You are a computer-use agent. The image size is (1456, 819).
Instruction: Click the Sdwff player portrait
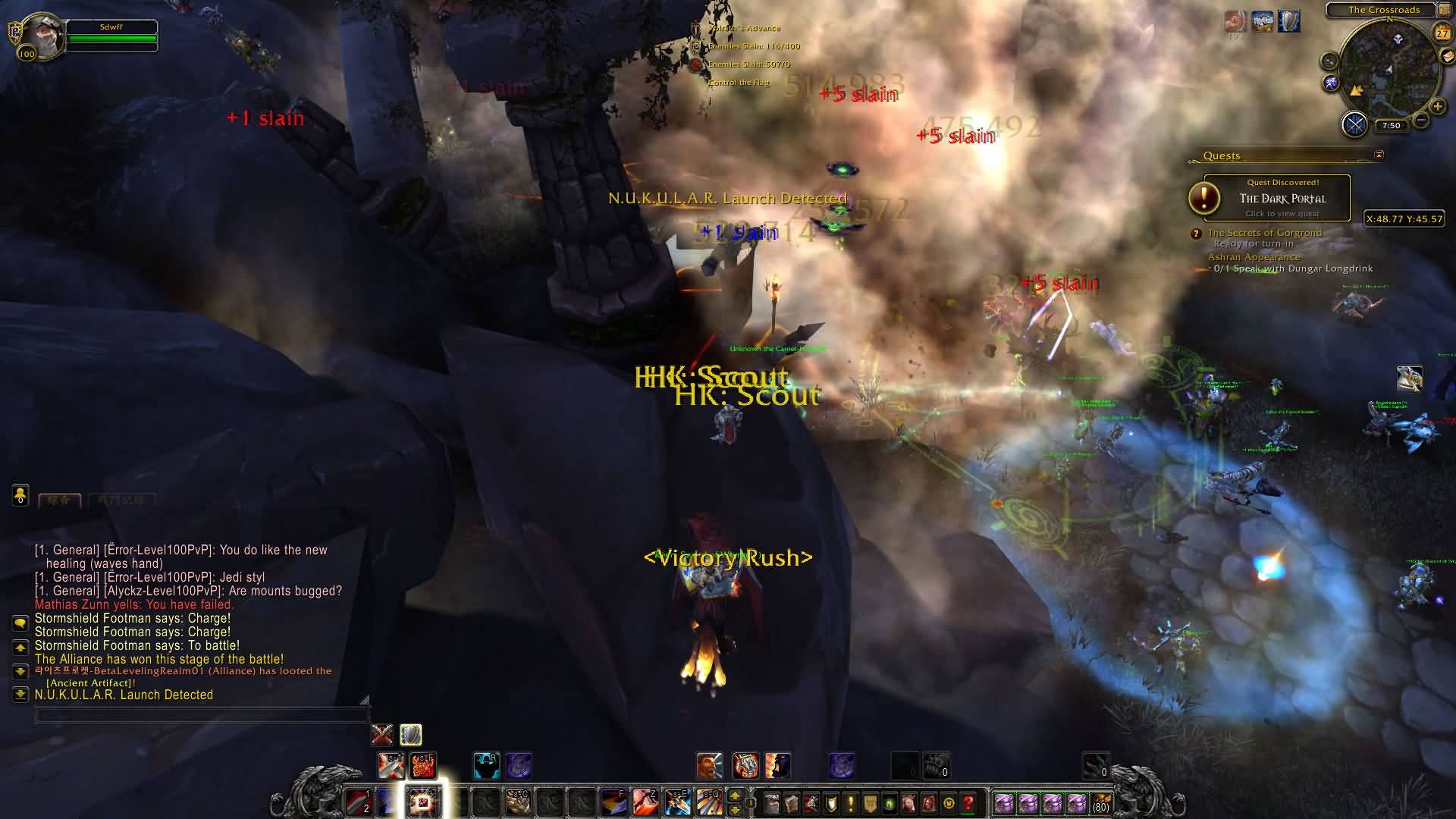point(42,36)
